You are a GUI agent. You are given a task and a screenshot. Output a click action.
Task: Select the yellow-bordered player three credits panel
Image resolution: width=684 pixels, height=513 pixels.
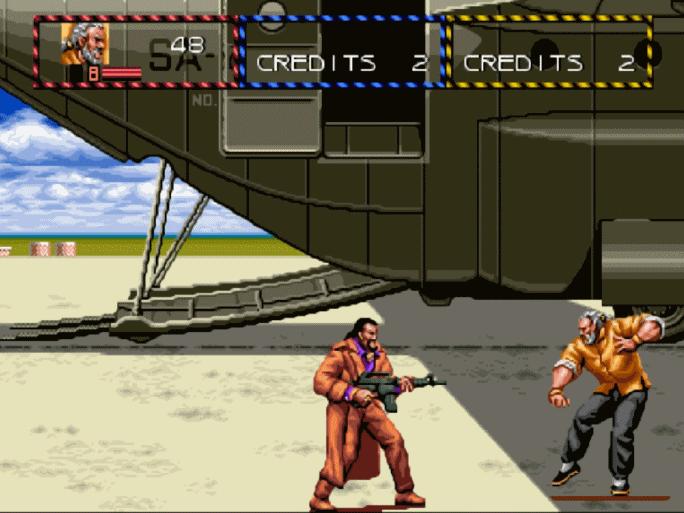[549, 52]
